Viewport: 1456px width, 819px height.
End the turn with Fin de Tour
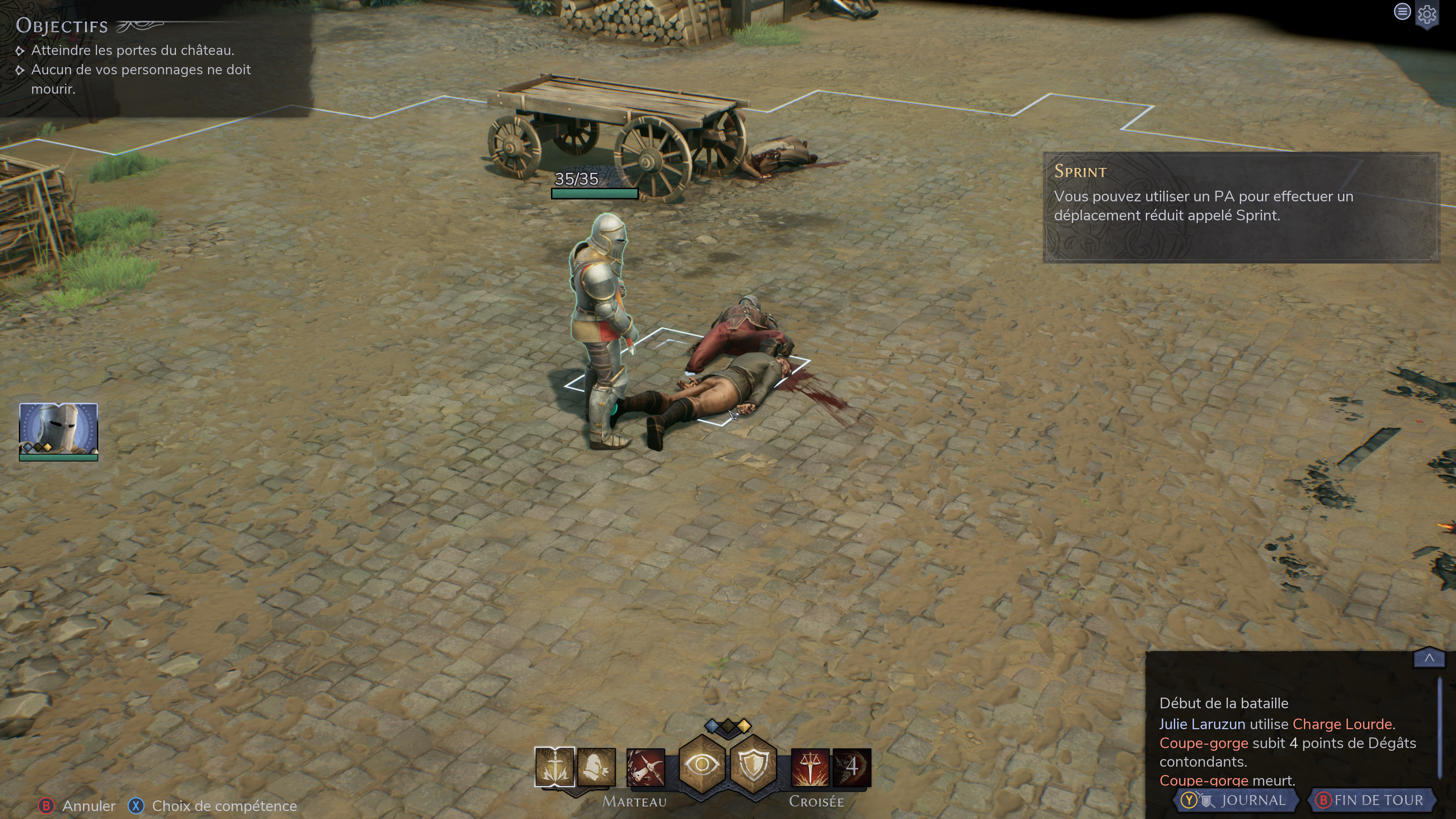click(x=1370, y=800)
